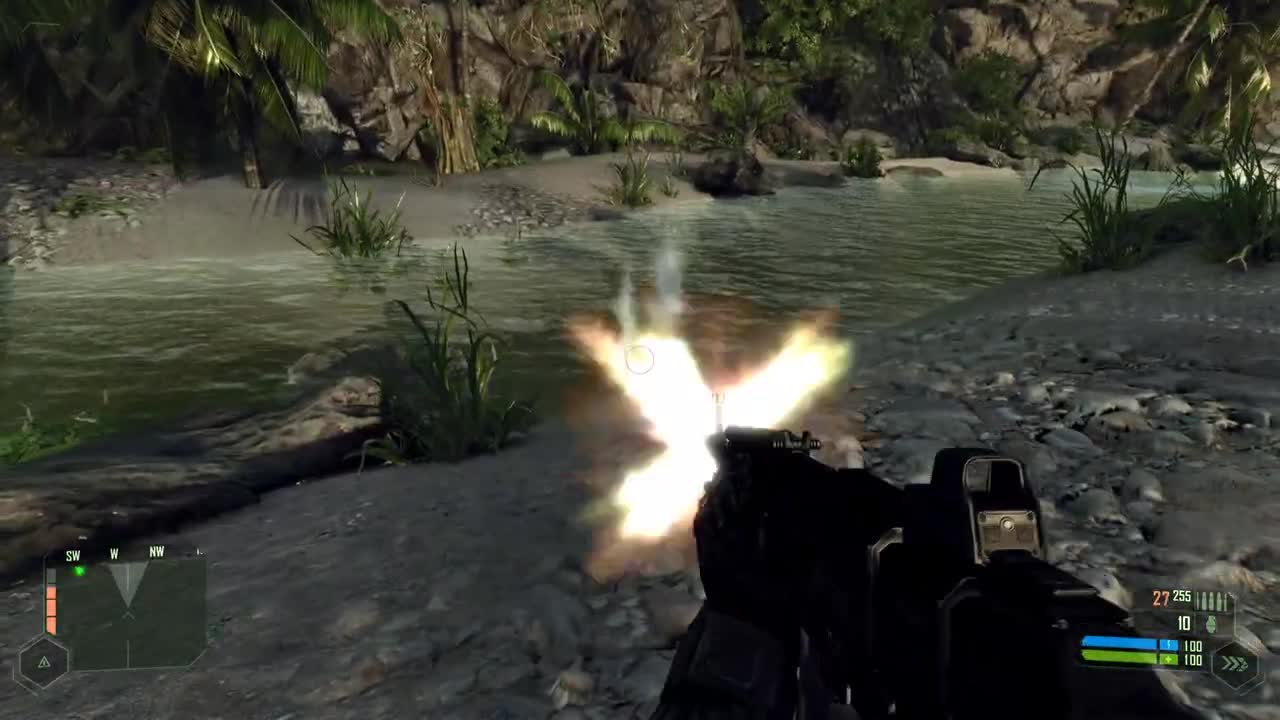This screenshot has width=1280, height=720.
Task: Click the green contact blip on the radar
Action: pyautogui.click(x=79, y=571)
